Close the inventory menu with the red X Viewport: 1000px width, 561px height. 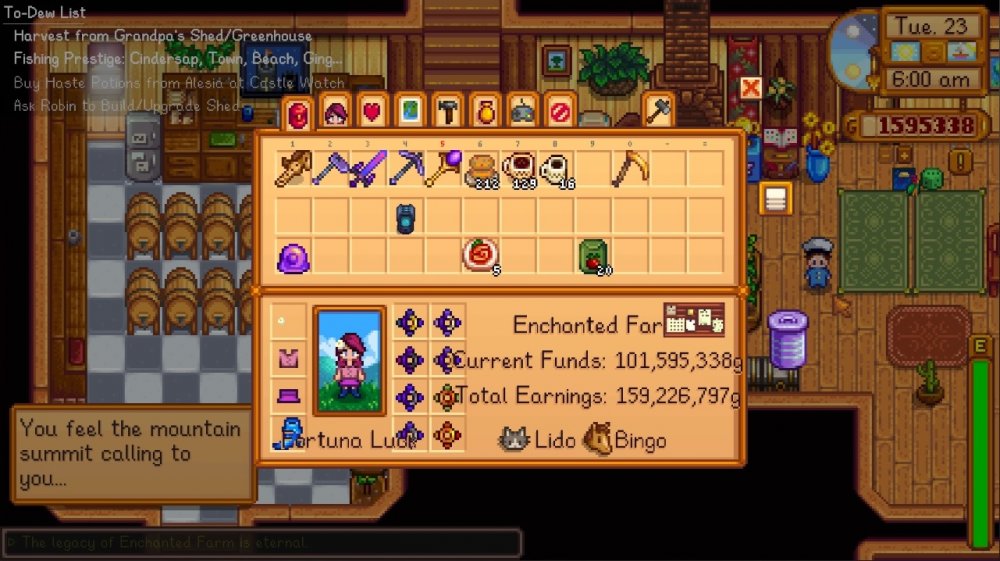(750, 88)
